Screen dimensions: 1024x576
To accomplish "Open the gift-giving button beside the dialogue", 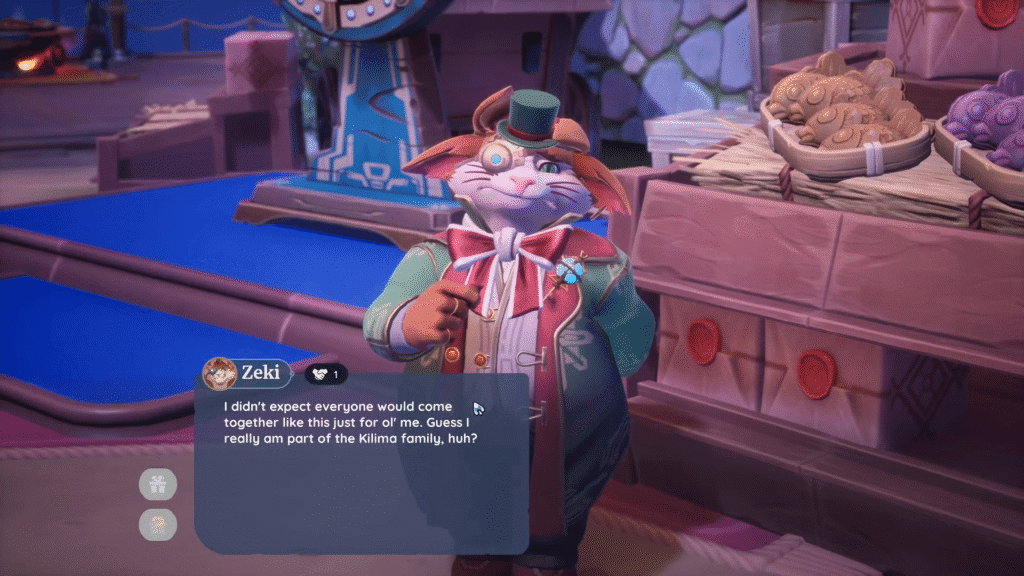I will tap(158, 485).
